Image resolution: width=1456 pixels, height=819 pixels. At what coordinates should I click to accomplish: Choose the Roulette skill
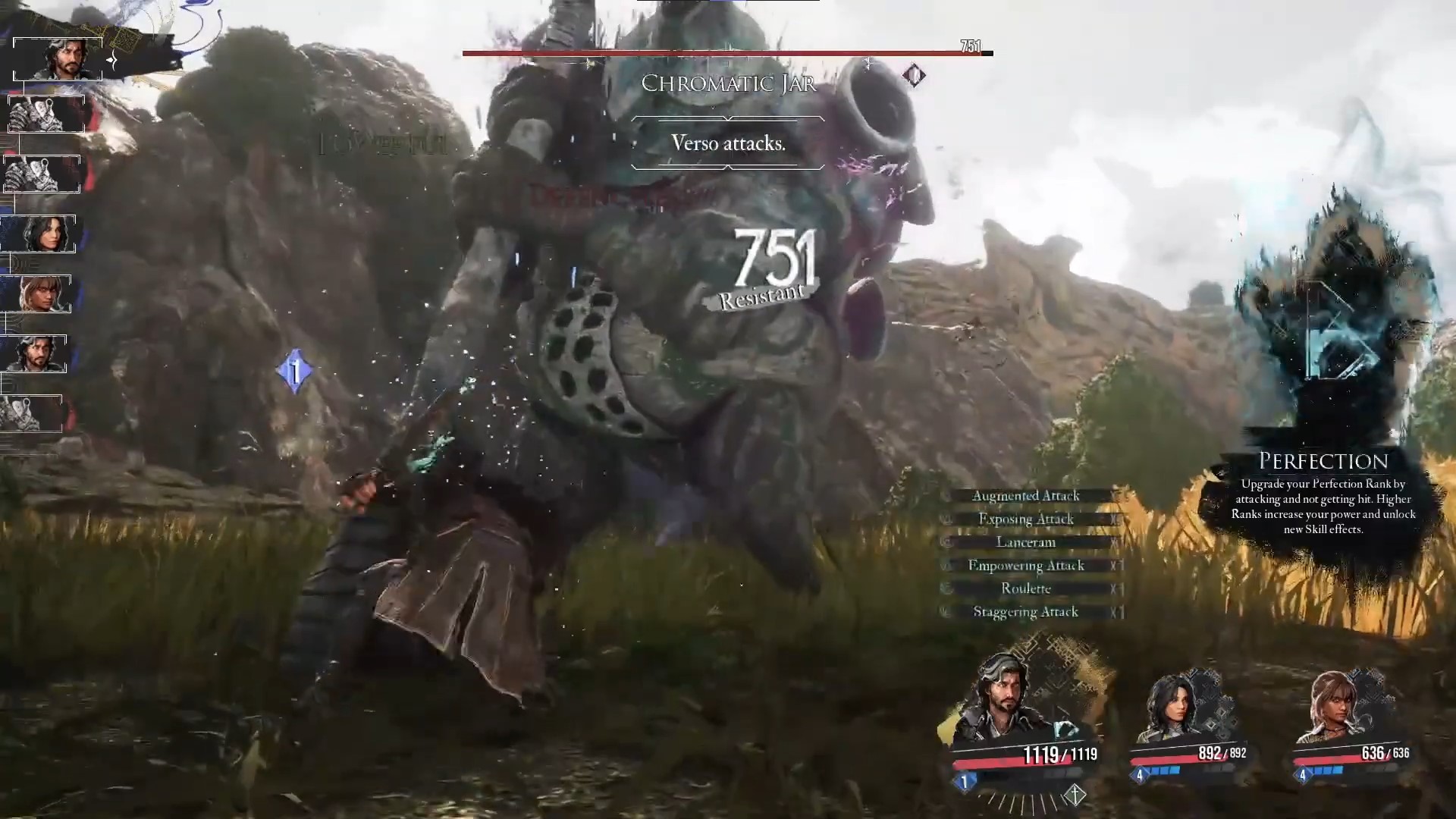[x=1026, y=588]
